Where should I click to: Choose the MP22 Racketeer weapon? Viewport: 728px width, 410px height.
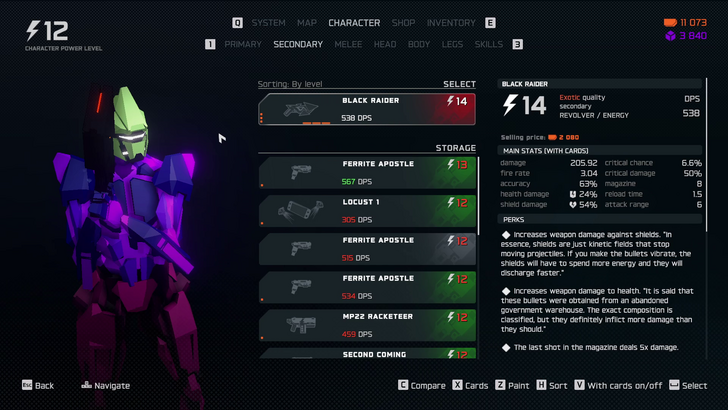click(367, 325)
